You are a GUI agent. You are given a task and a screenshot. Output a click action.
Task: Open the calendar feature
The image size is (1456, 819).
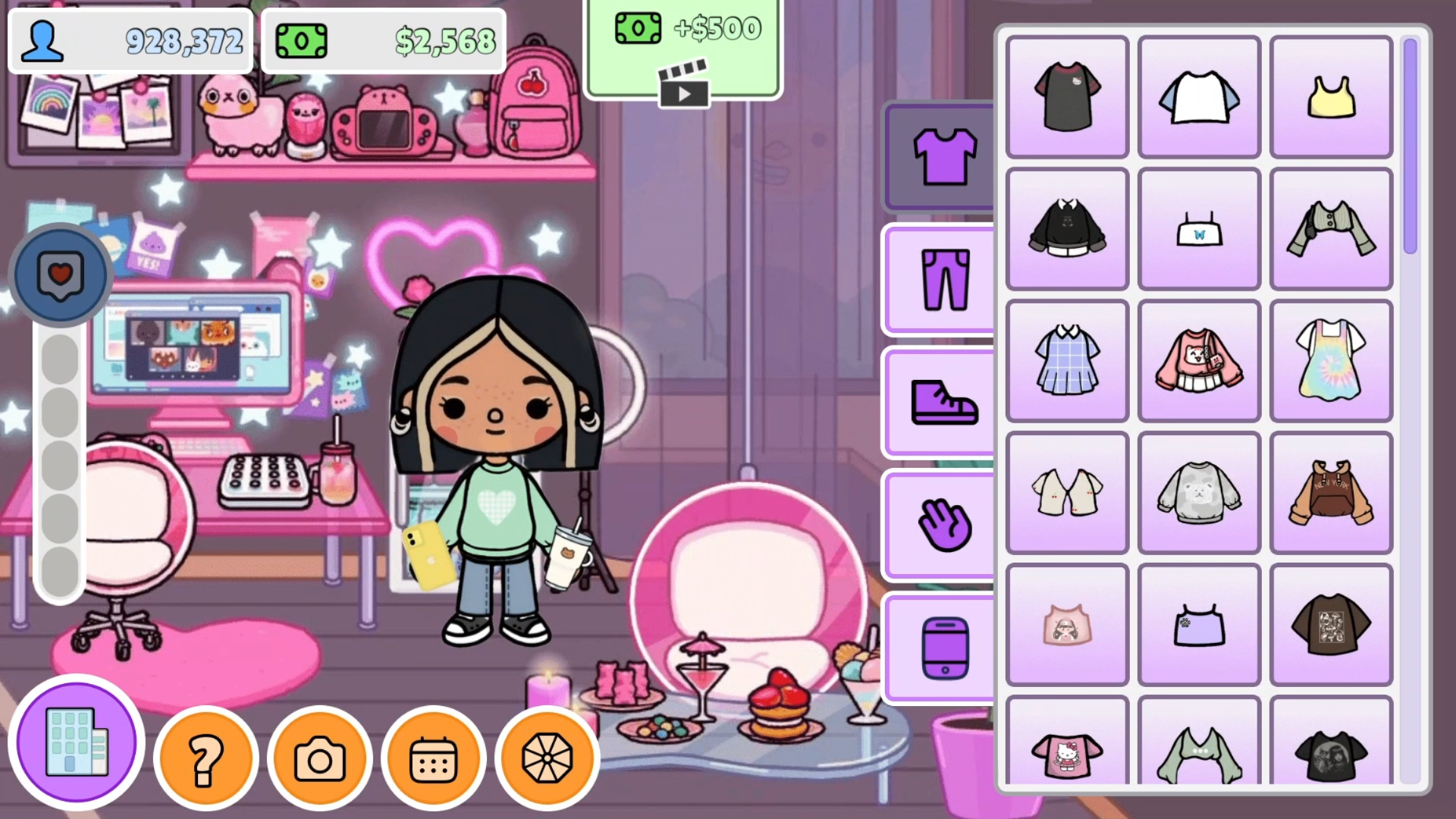click(x=435, y=757)
